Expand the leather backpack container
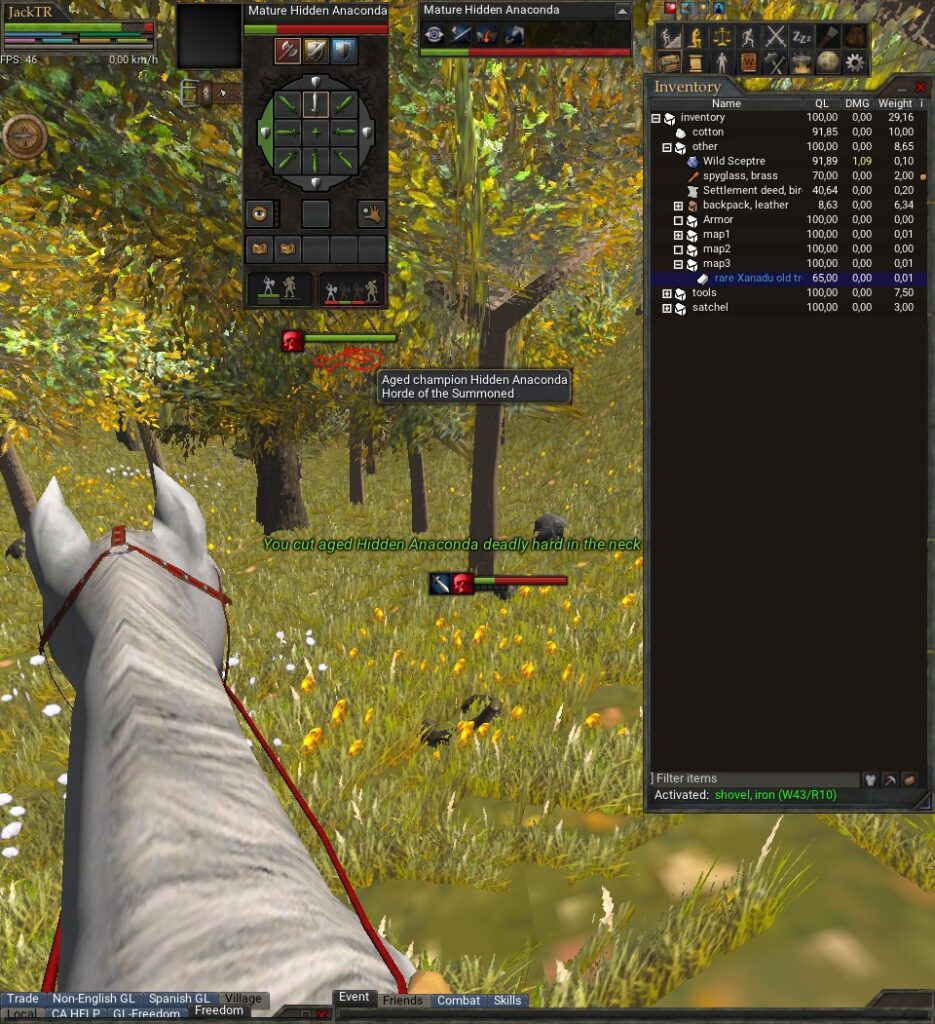 [679, 205]
